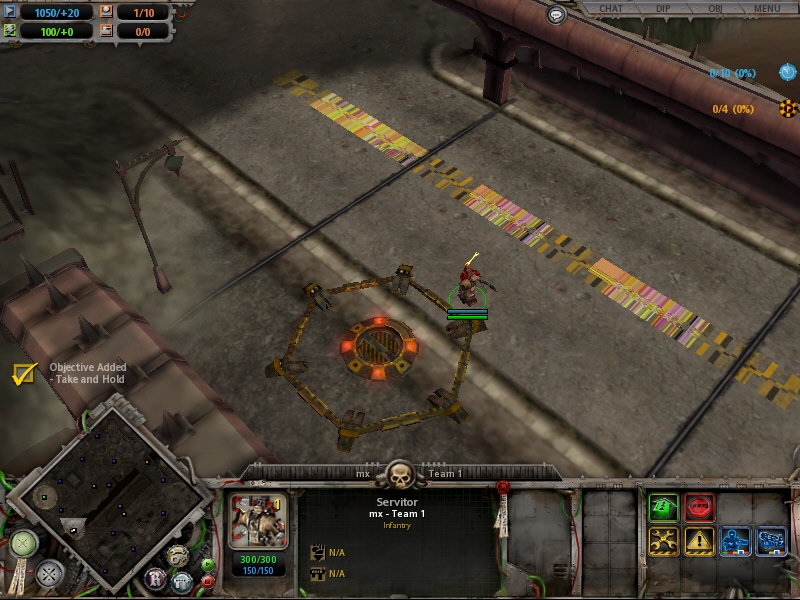Select the Servitor unit portrait
This screenshot has height=600, width=800.
coord(258,519)
